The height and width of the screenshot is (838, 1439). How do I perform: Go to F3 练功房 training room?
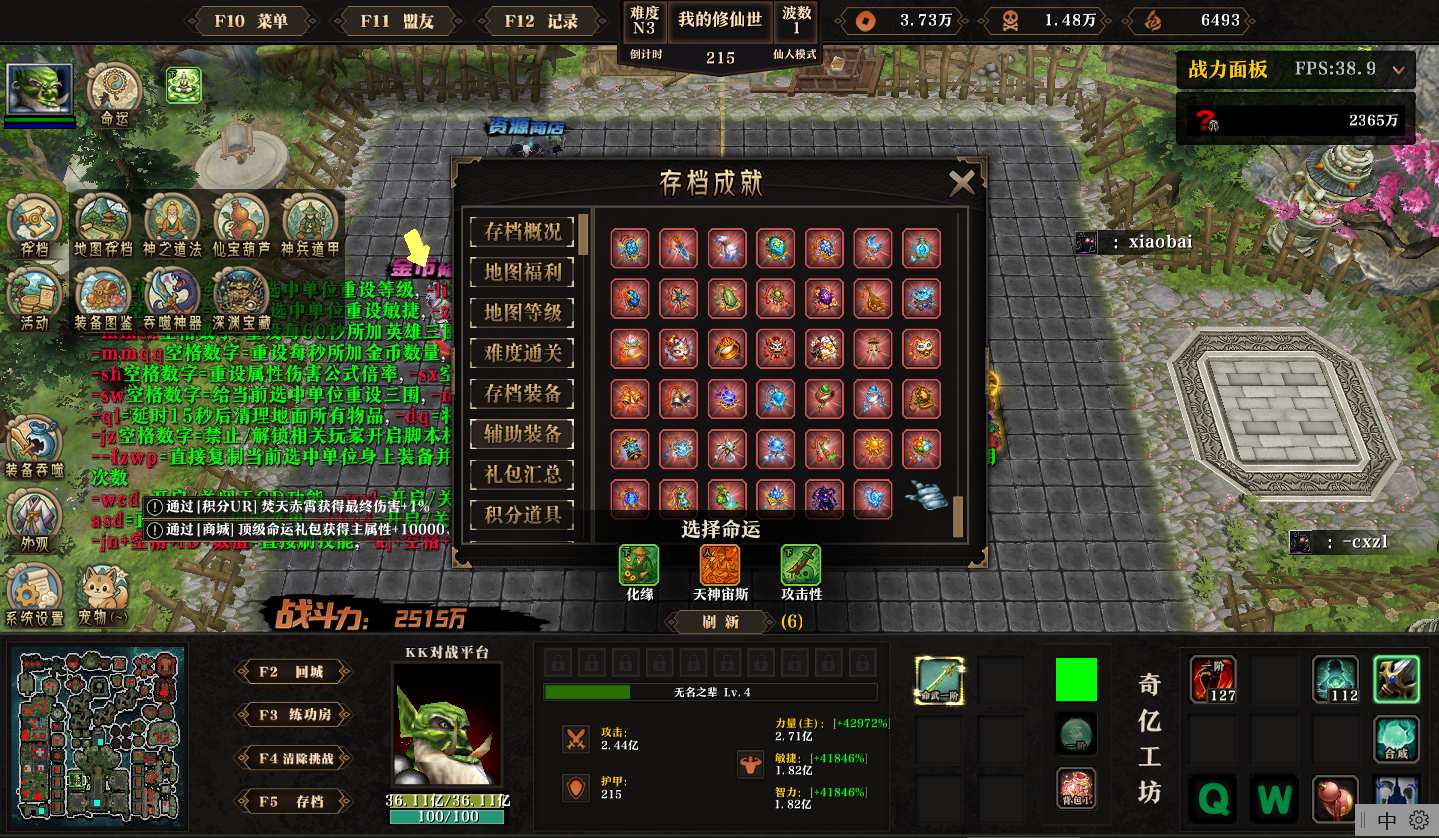click(292, 715)
